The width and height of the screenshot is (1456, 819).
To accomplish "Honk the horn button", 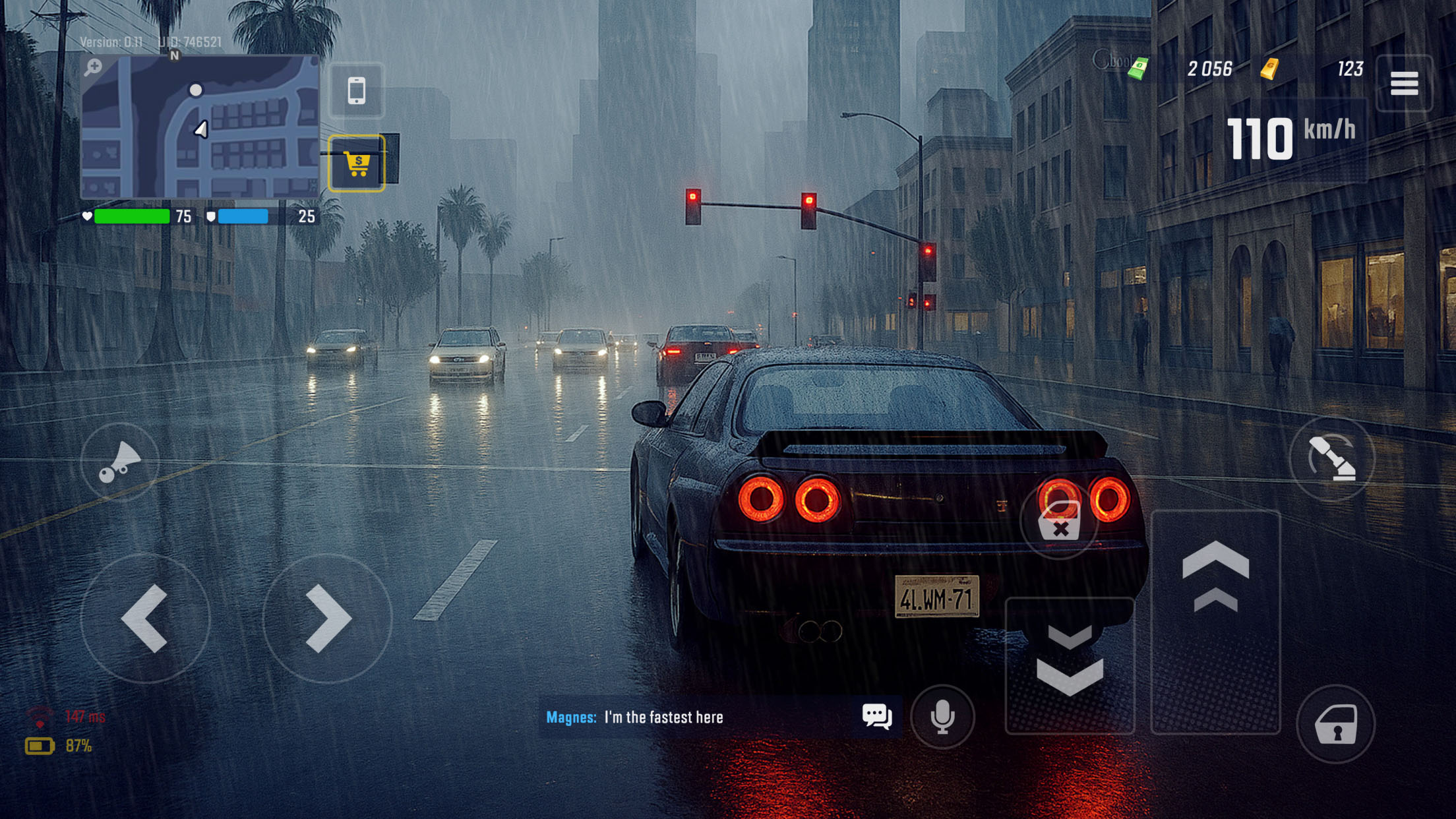I will [x=119, y=462].
